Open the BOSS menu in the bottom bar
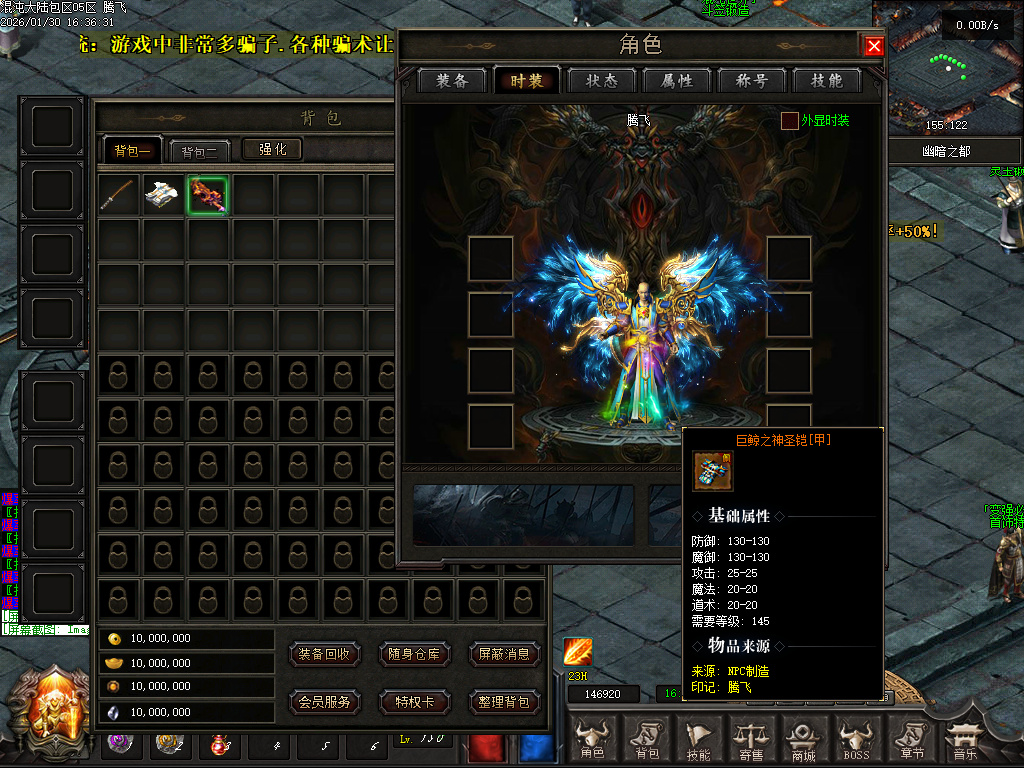The height and width of the screenshot is (768, 1024). coord(856,740)
